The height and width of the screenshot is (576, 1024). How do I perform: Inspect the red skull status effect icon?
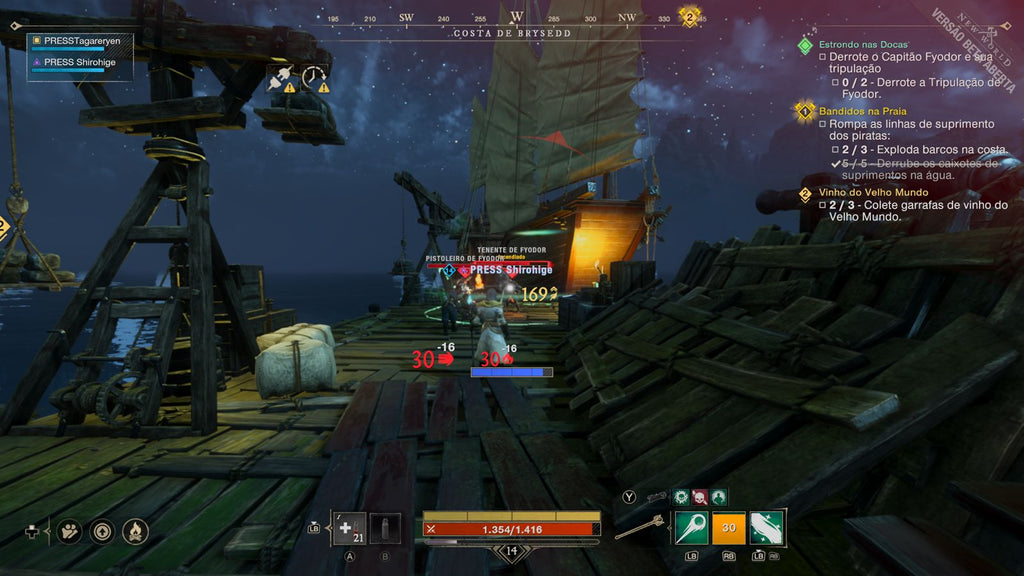pyautogui.click(x=700, y=496)
